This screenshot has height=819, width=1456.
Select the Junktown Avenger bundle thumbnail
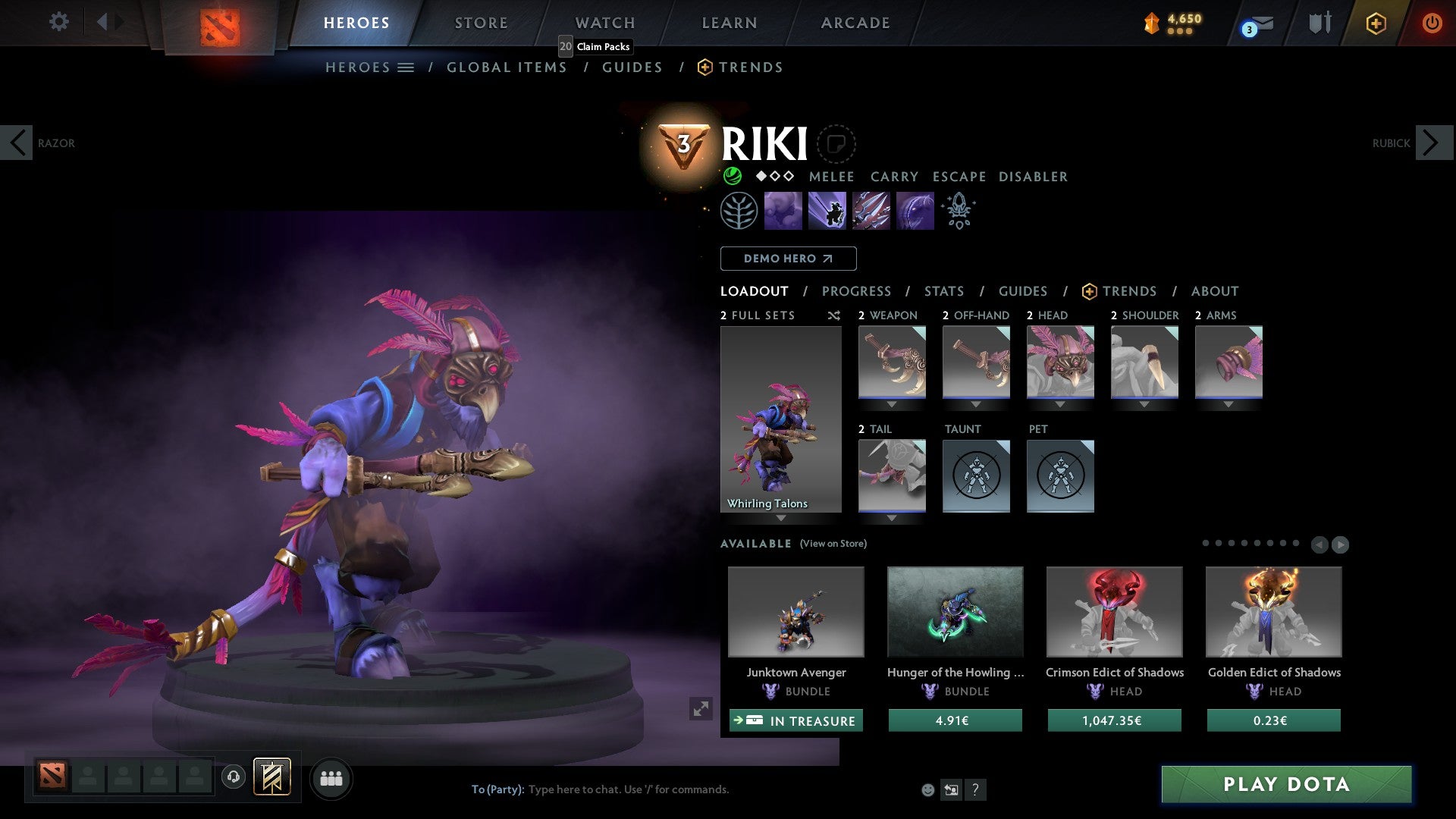(x=795, y=612)
